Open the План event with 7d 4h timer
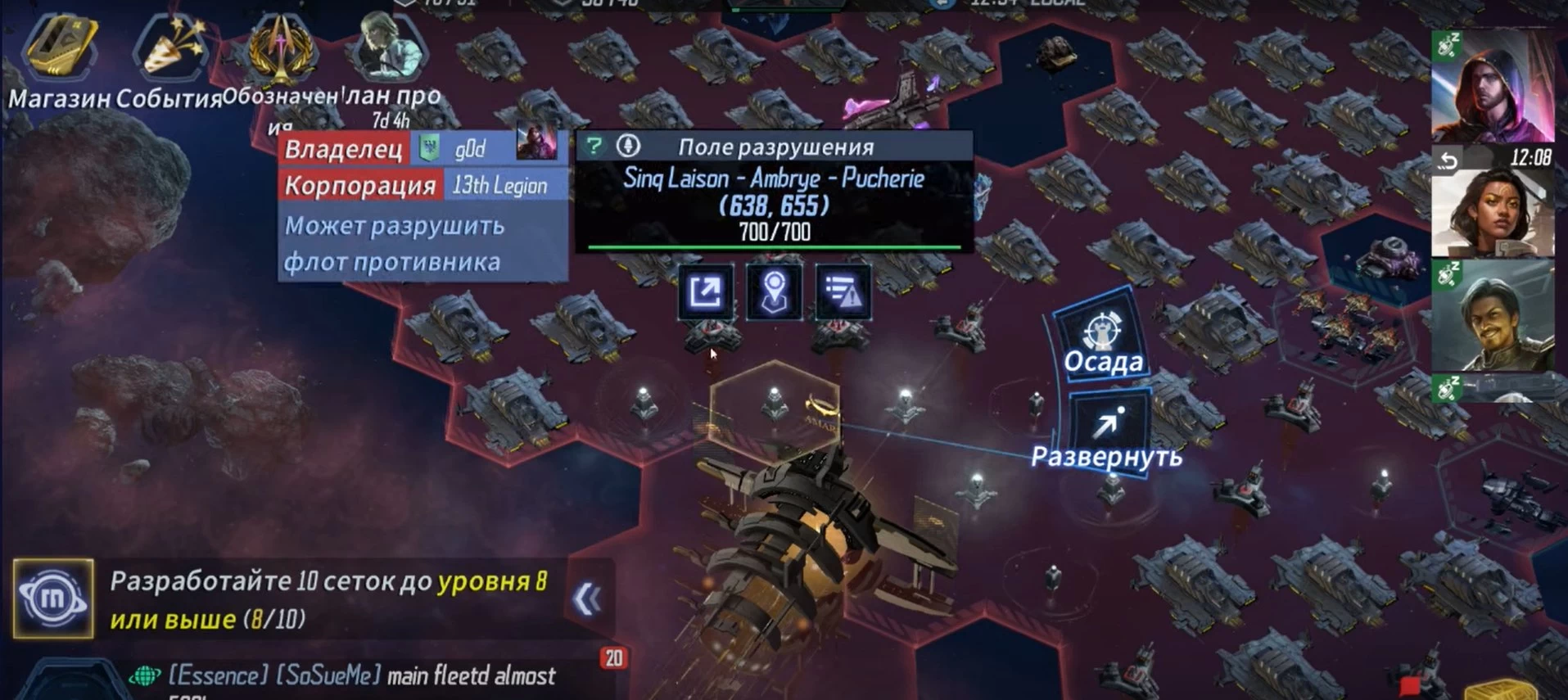 point(391,59)
